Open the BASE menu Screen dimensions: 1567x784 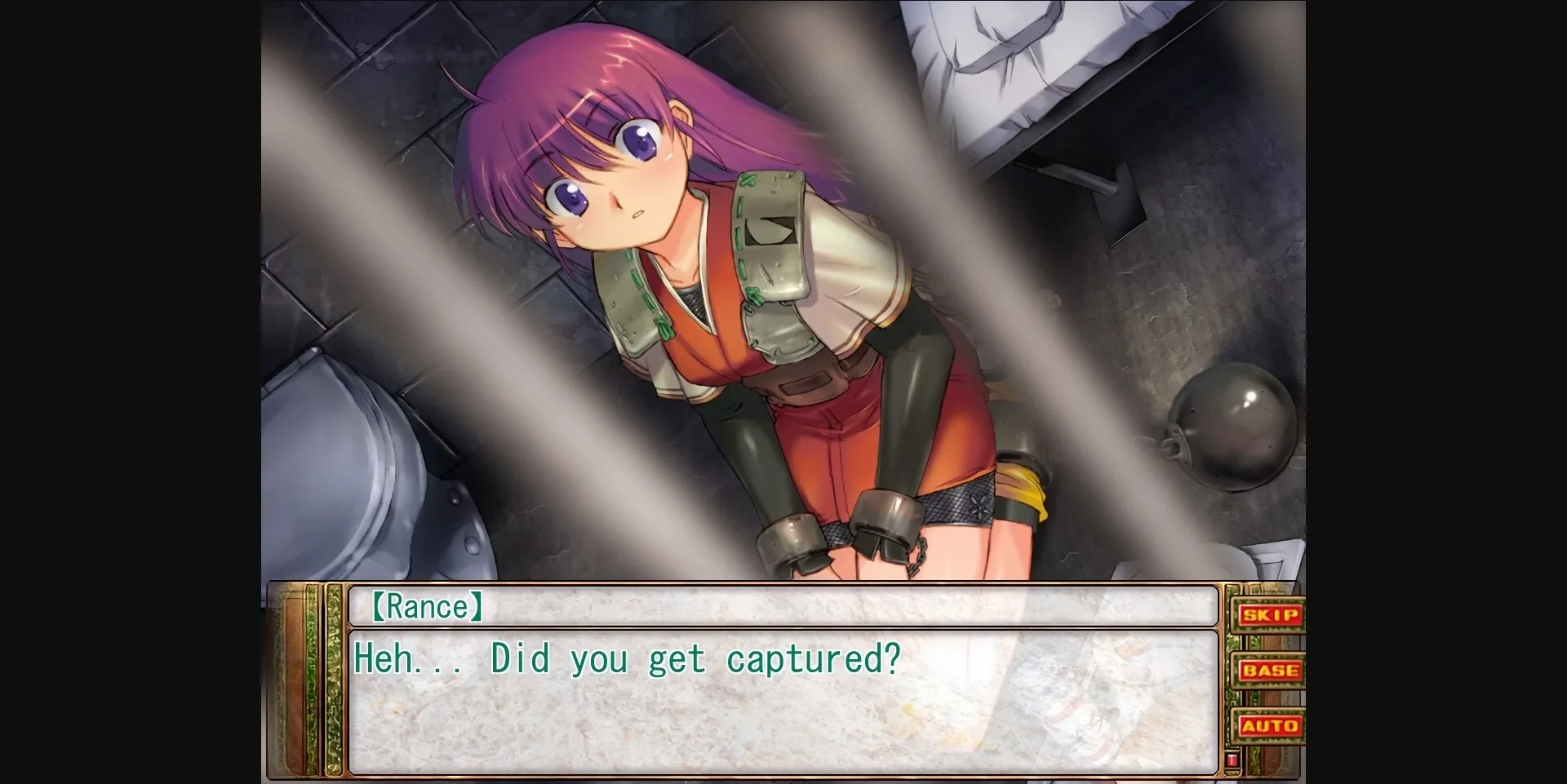(1271, 670)
